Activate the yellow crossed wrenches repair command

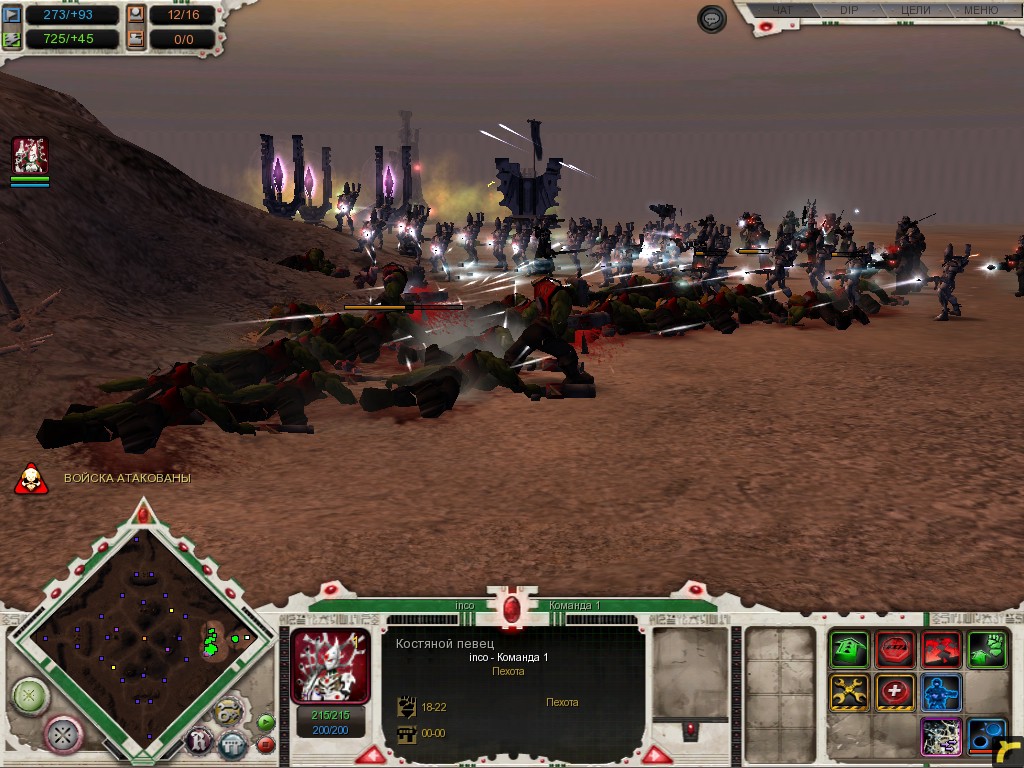click(x=850, y=692)
